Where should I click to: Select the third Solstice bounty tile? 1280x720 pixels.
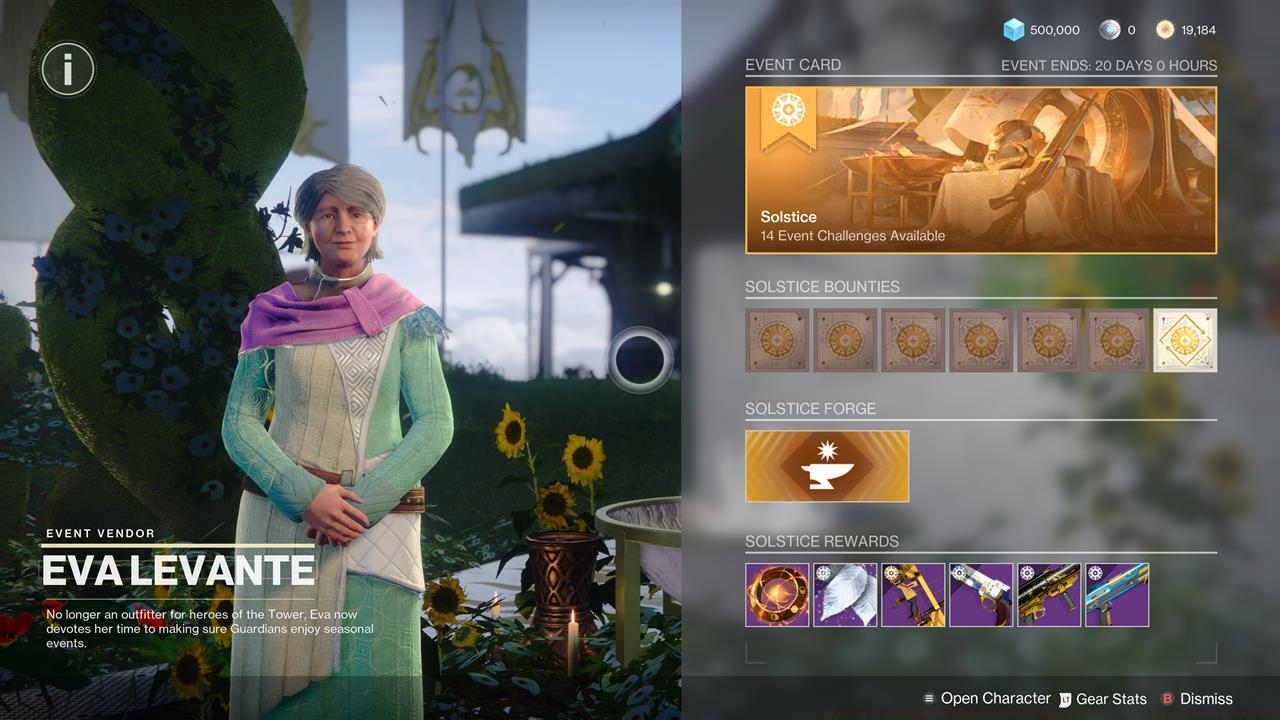913,340
